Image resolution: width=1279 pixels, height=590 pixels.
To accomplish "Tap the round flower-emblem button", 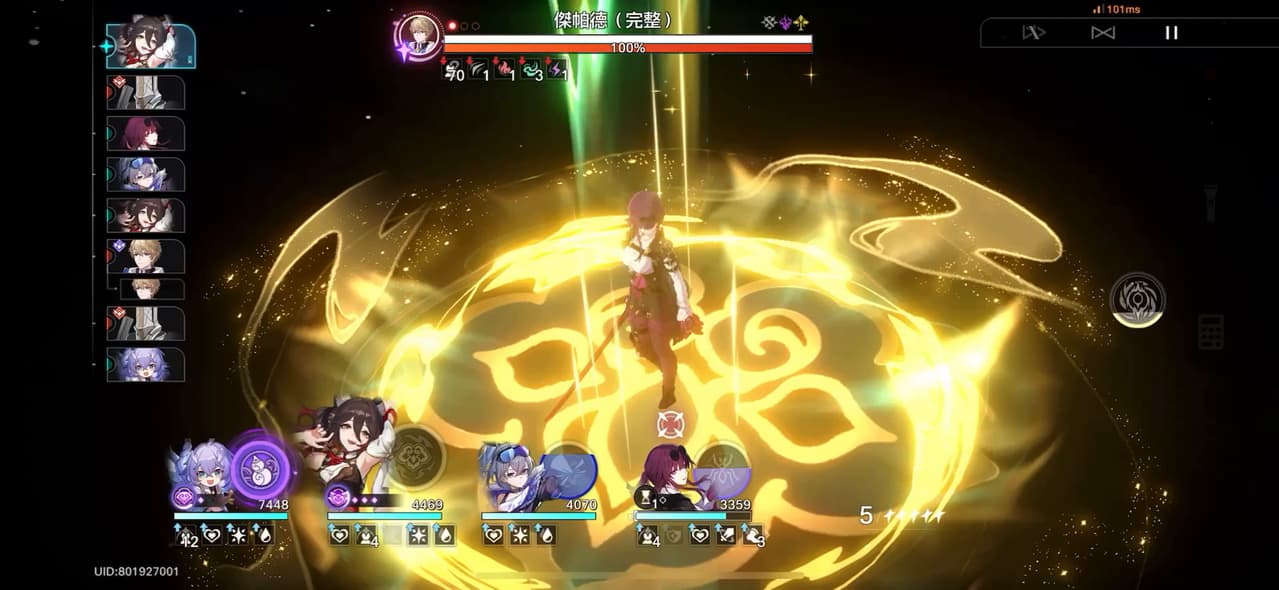I will pos(1137,299).
